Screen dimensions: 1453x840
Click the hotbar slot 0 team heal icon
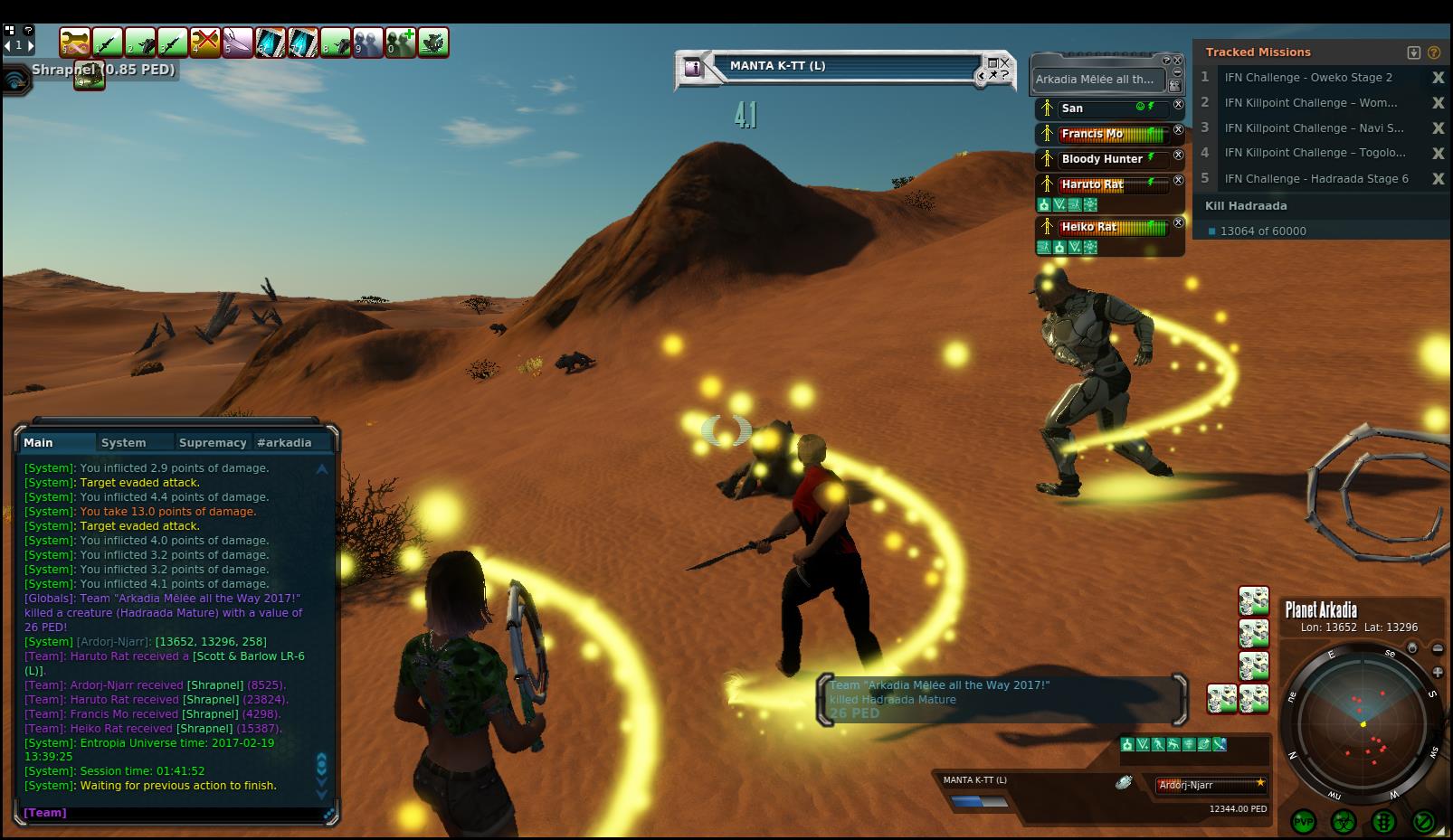click(x=401, y=42)
